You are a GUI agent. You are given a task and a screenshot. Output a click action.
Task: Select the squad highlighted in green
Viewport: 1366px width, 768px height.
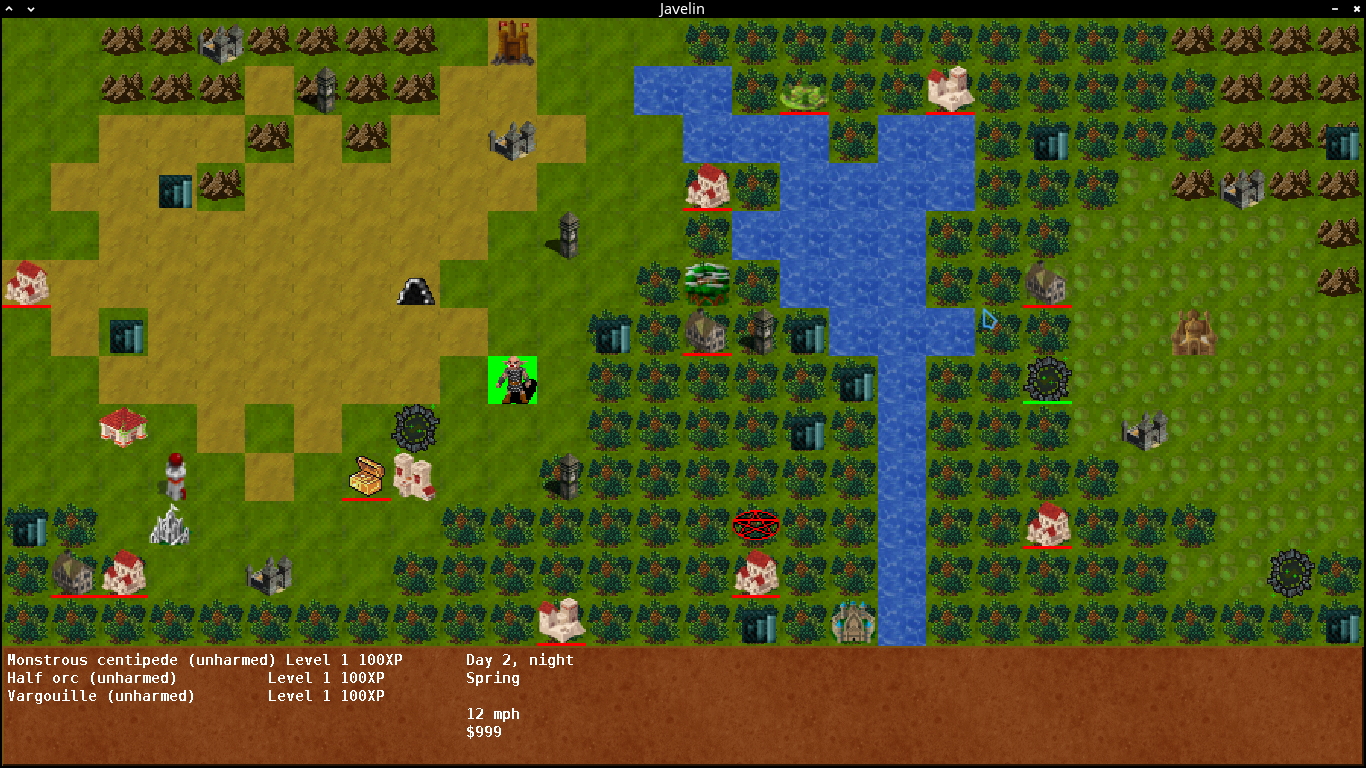[513, 380]
